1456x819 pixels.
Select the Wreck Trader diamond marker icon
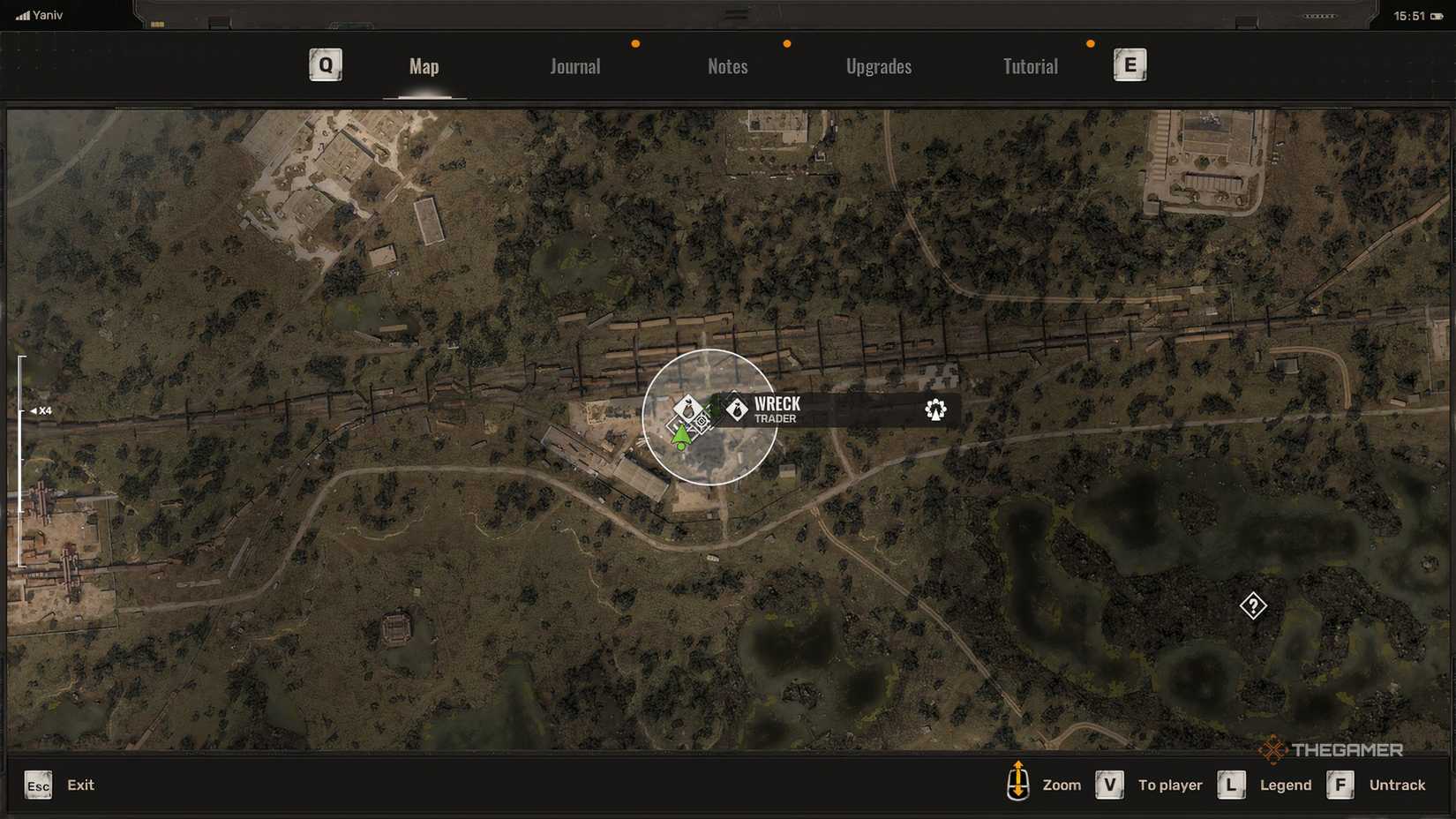pyautogui.click(x=738, y=409)
